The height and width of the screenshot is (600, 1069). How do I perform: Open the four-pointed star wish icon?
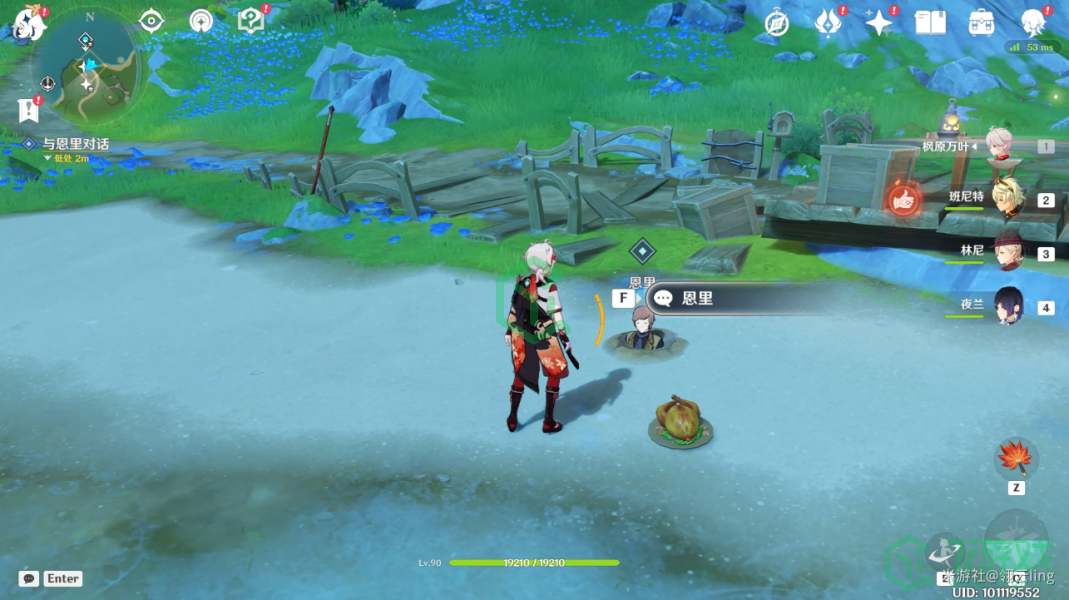click(879, 22)
